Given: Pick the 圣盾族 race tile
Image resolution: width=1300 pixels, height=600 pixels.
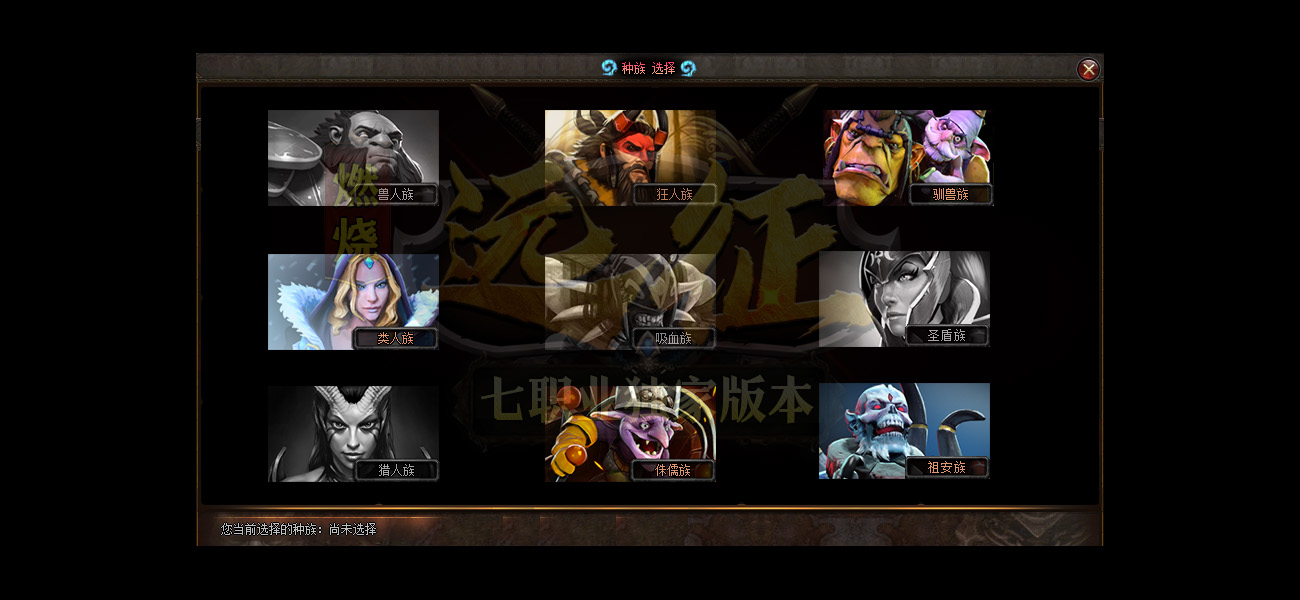Looking at the screenshot, I should [904, 299].
